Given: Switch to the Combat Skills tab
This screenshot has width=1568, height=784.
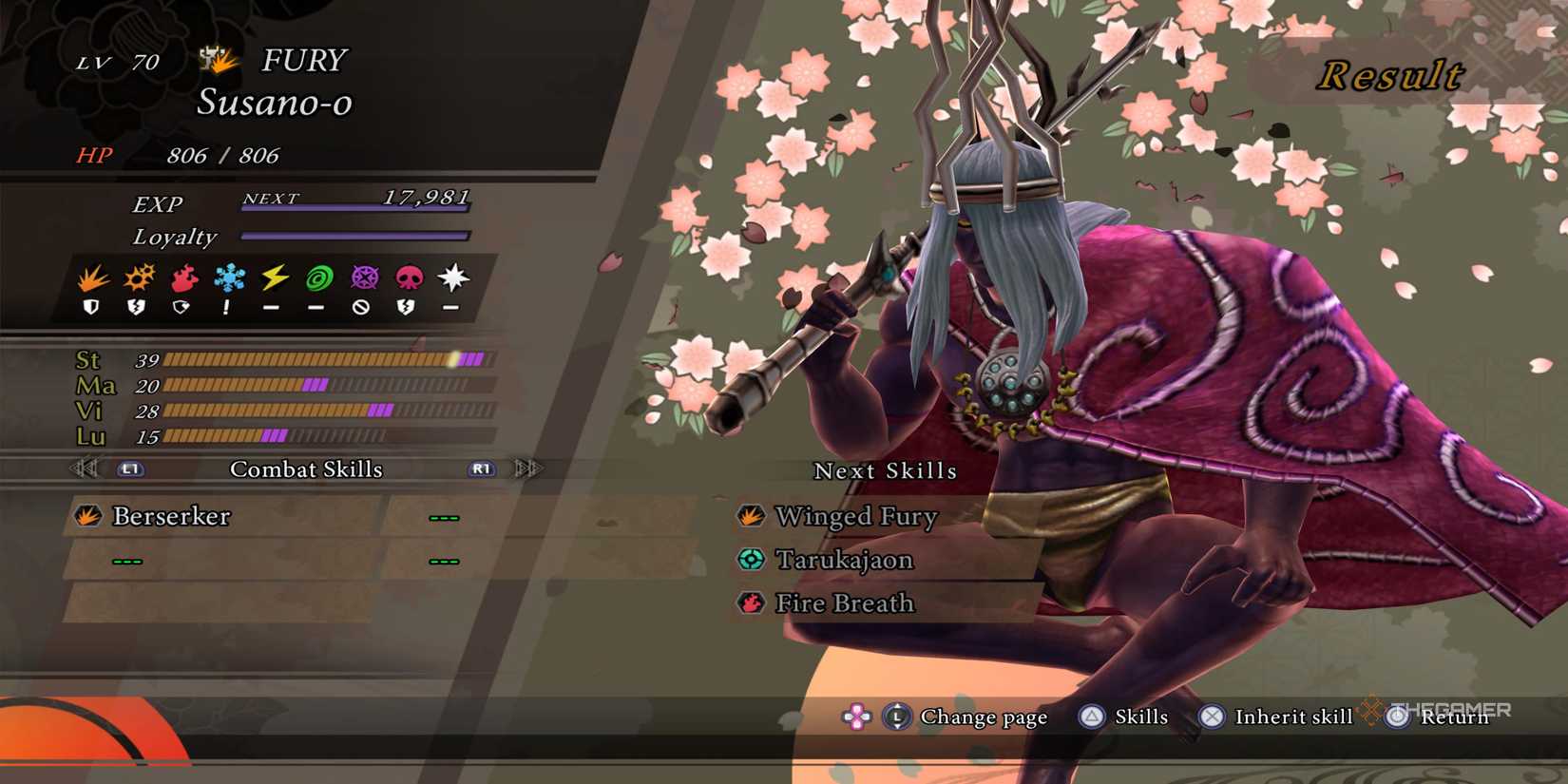Looking at the screenshot, I should click(307, 468).
